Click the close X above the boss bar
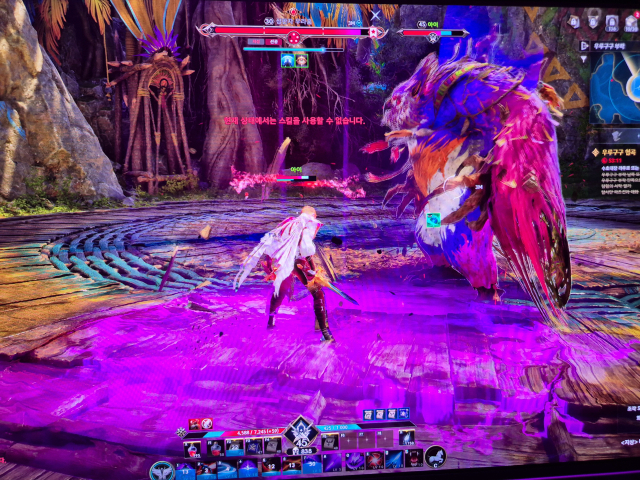The image size is (640, 480). click(x=375, y=15)
